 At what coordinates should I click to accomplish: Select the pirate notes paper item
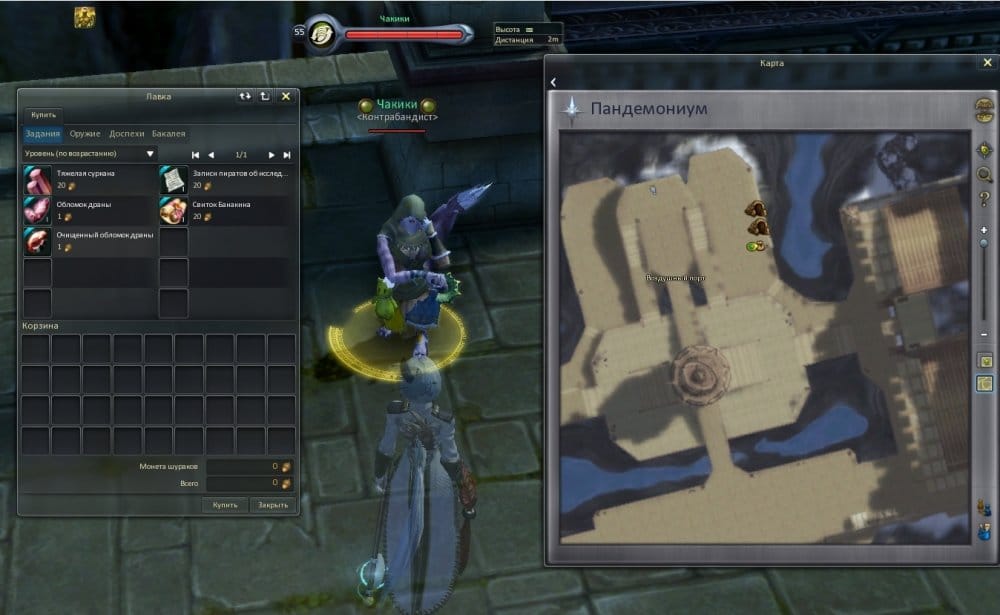[x=173, y=180]
